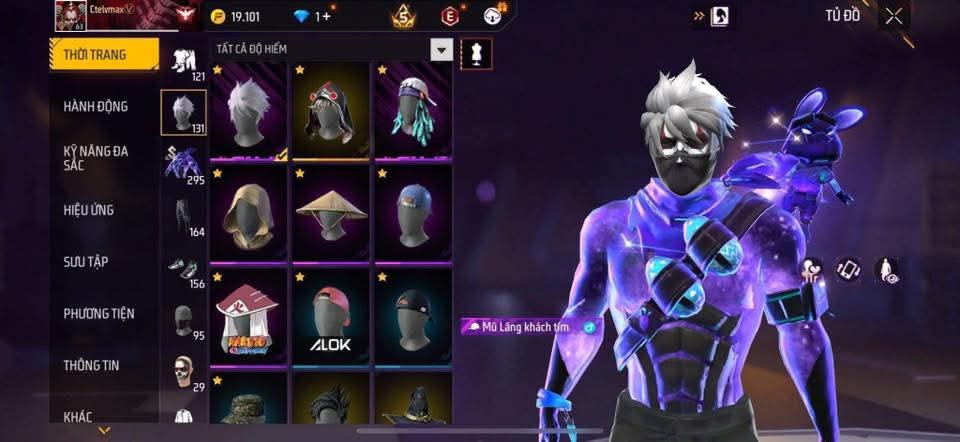The height and width of the screenshot is (442, 960).
Task: Go to the HIỆU ỨNG tab
Action: (90, 210)
